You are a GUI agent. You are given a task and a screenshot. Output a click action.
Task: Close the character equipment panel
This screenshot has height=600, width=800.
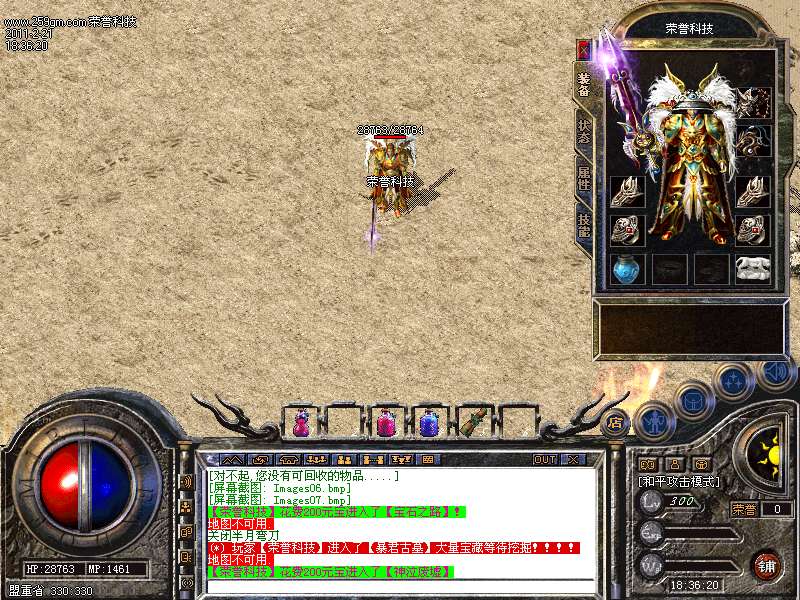click(584, 48)
